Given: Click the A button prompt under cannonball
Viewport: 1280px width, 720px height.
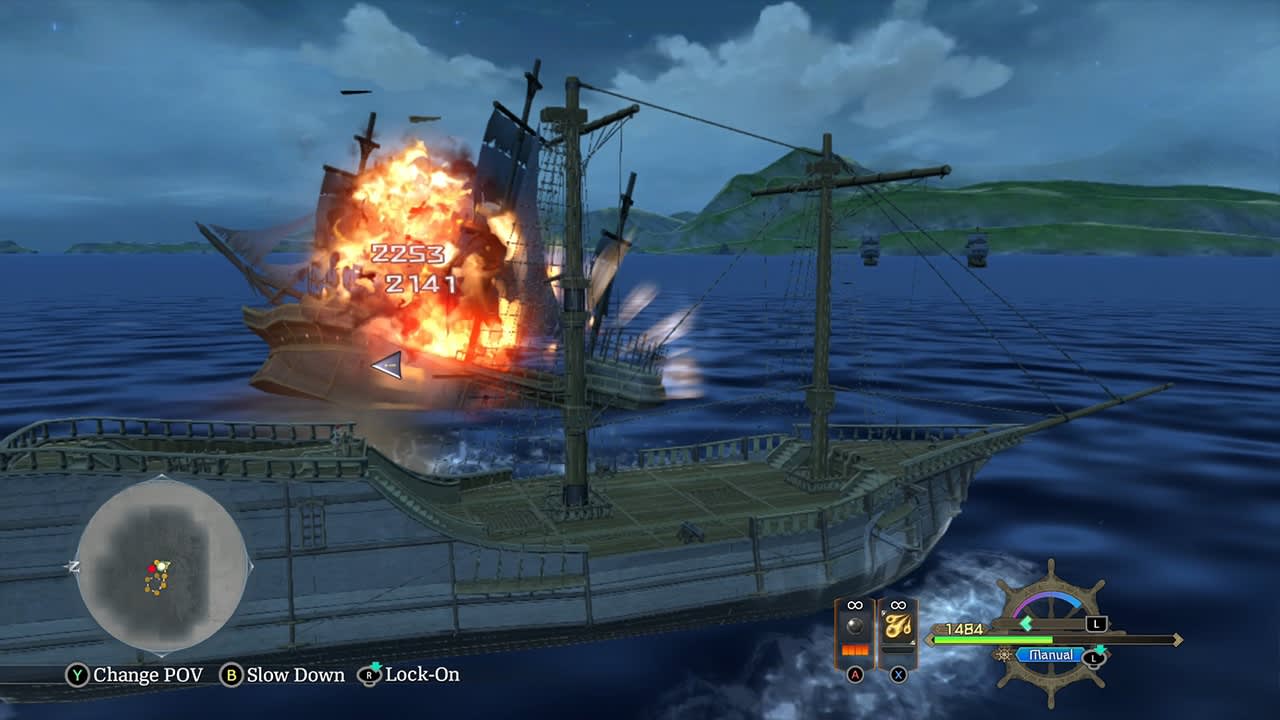Looking at the screenshot, I should click(x=855, y=673).
